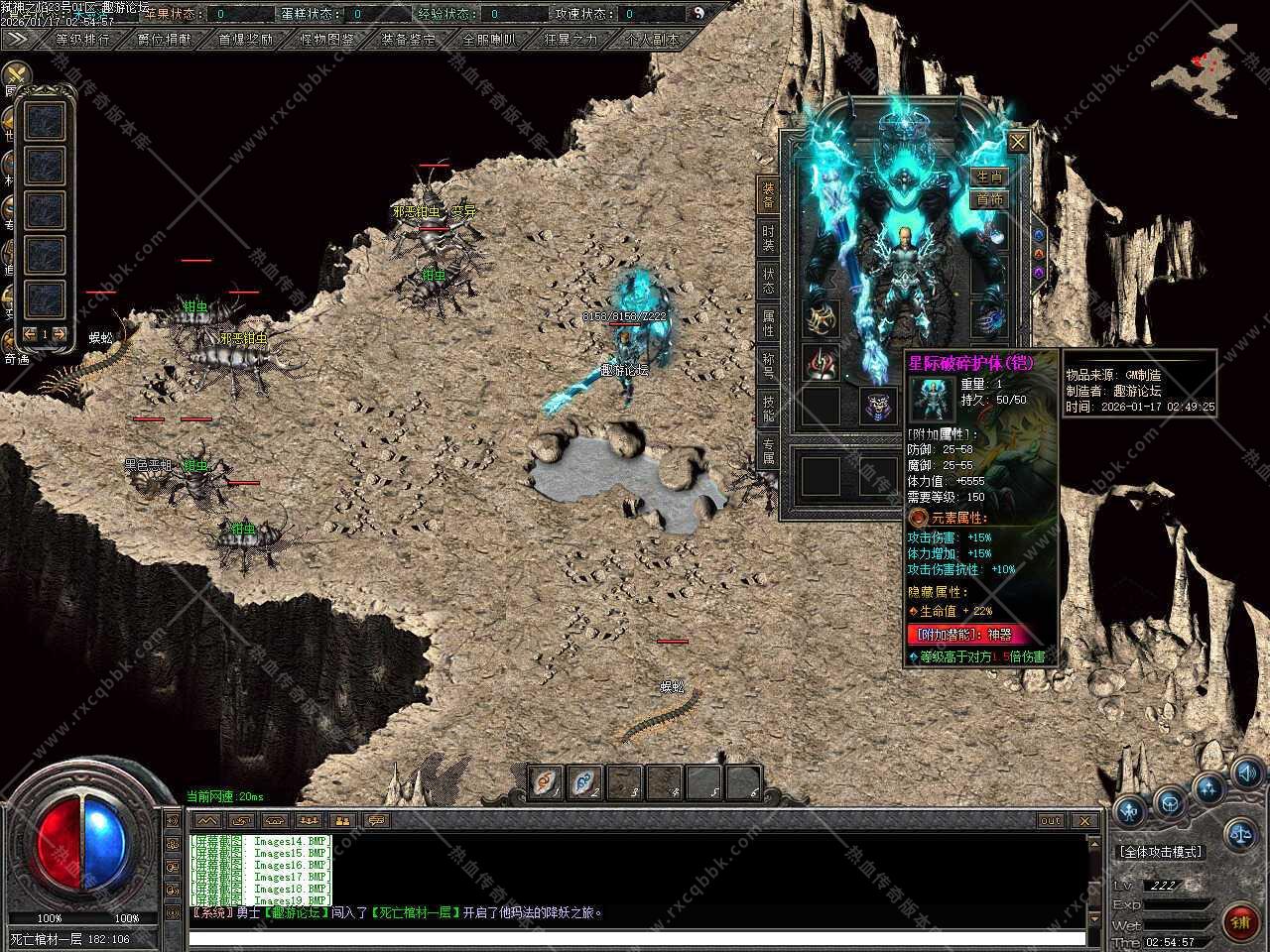The image size is (1270, 952).
Task: Click the 全服喇叭 server broadcast button
Action: pos(489,40)
